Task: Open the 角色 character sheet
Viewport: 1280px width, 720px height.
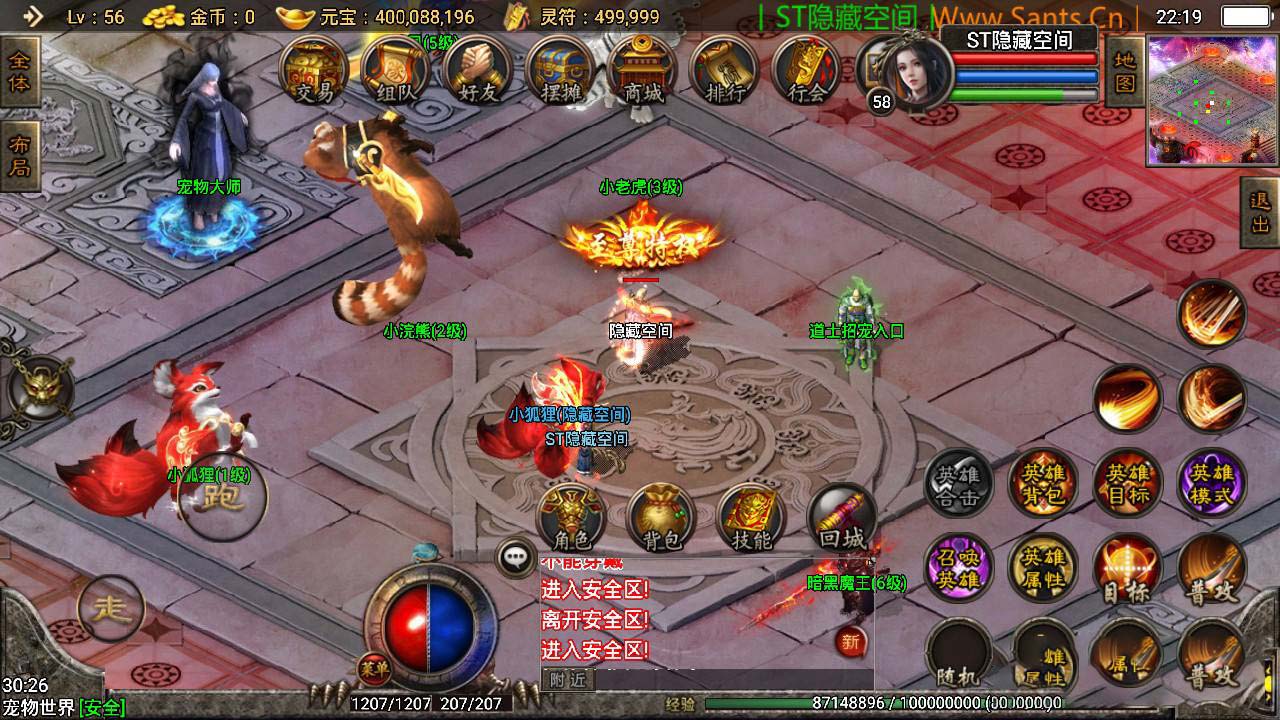Action: [x=571, y=517]
